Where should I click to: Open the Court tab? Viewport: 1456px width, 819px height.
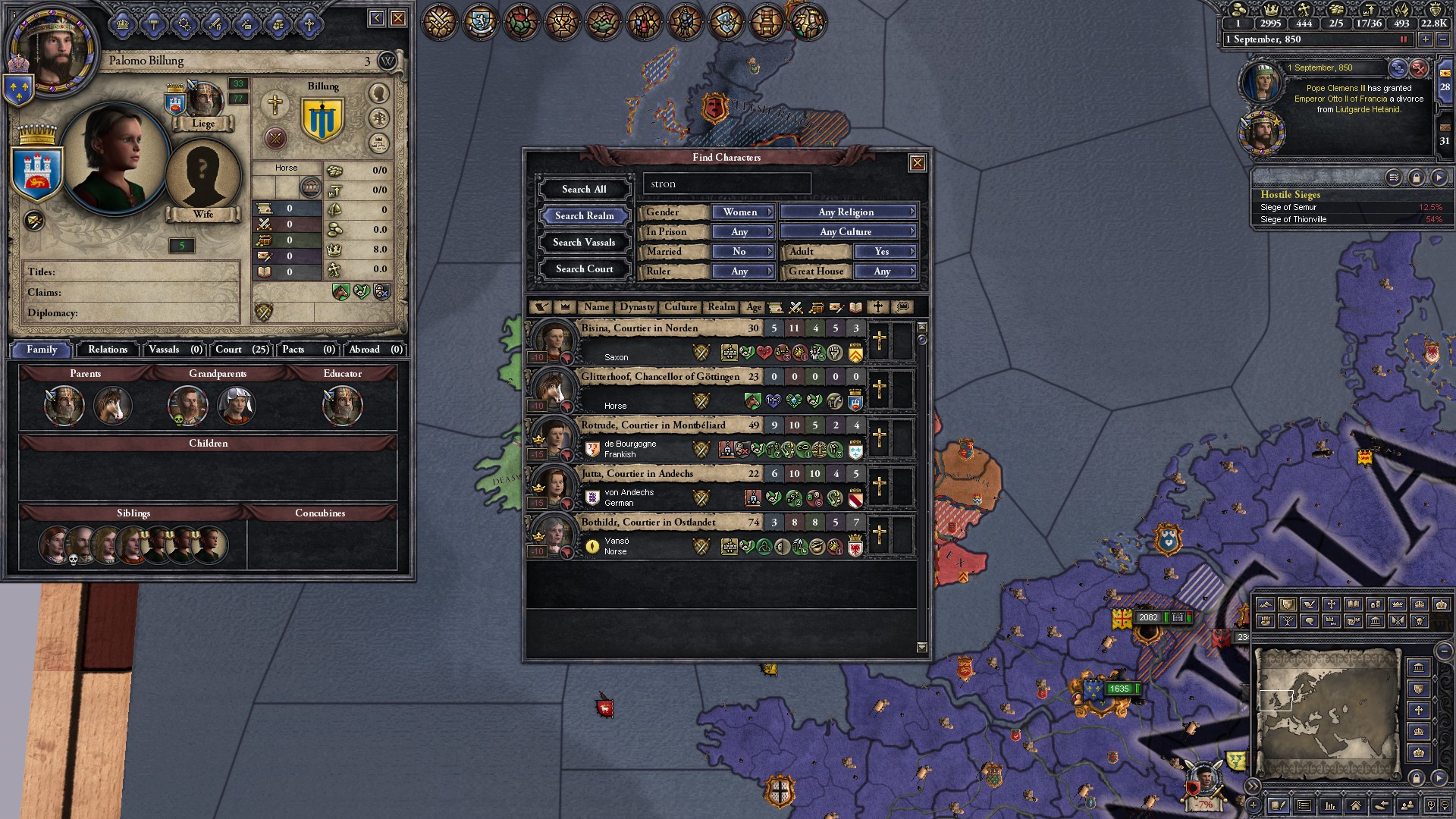(242, 350)
